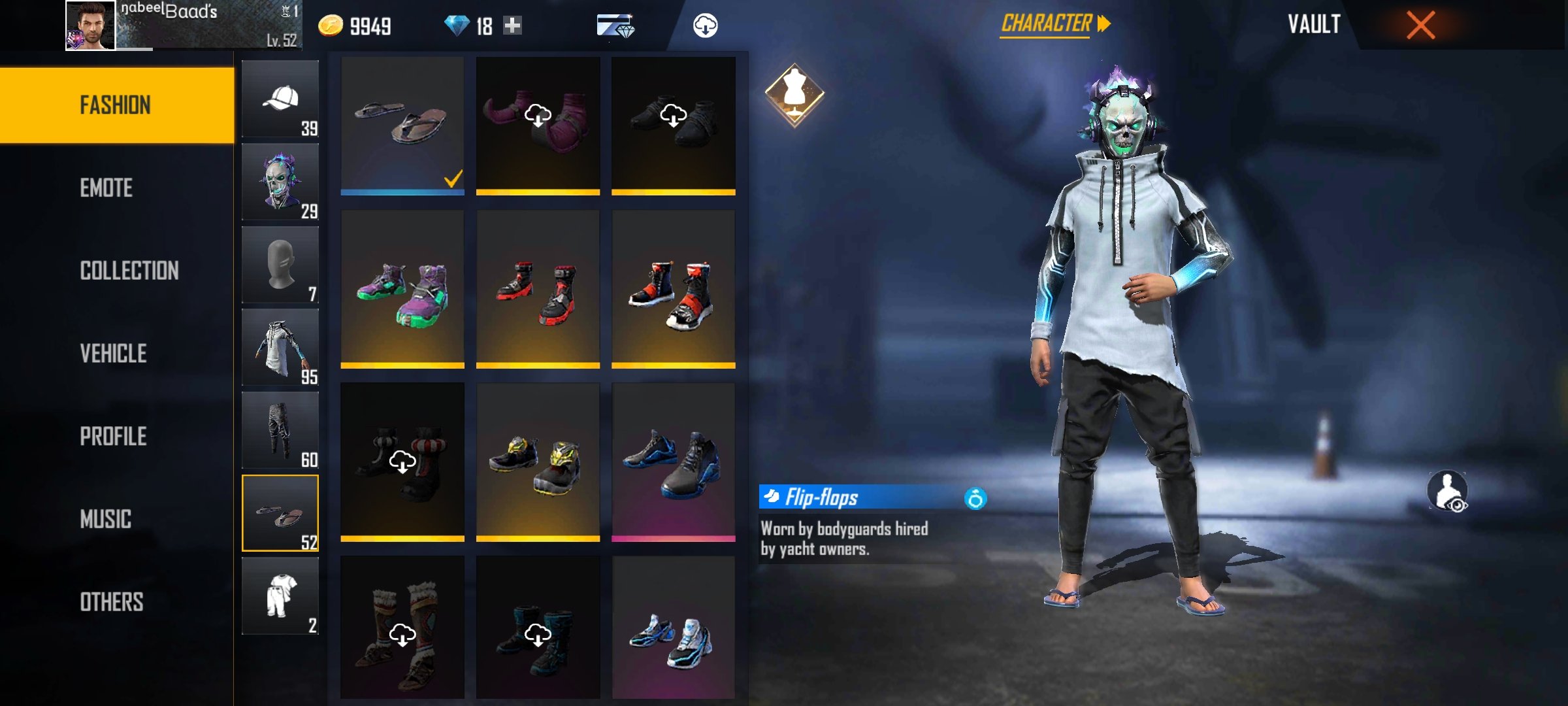1568x706 pixels.
Task: Select the skull mask category
Action: 280,182
